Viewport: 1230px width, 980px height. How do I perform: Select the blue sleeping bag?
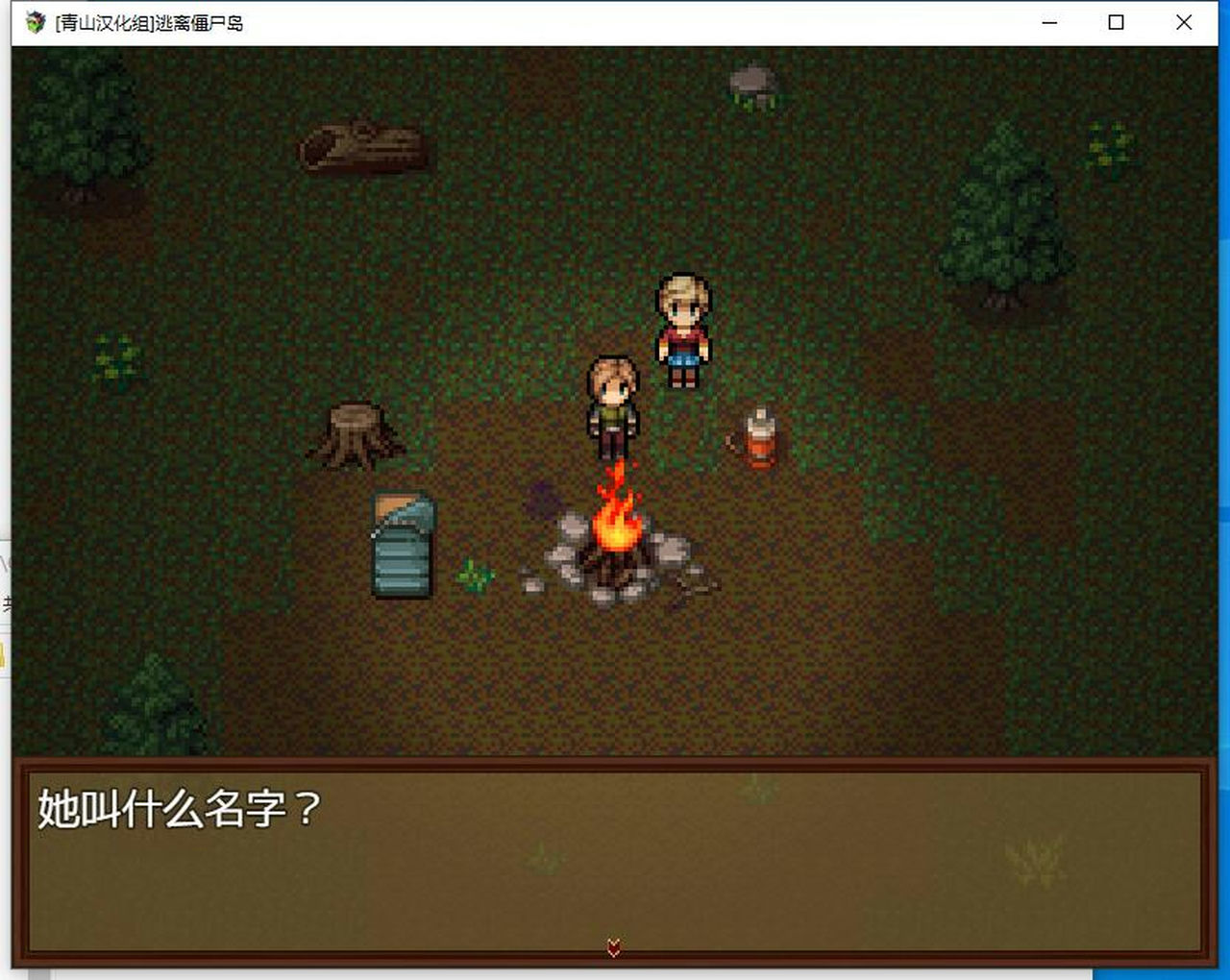pos(402,543)
